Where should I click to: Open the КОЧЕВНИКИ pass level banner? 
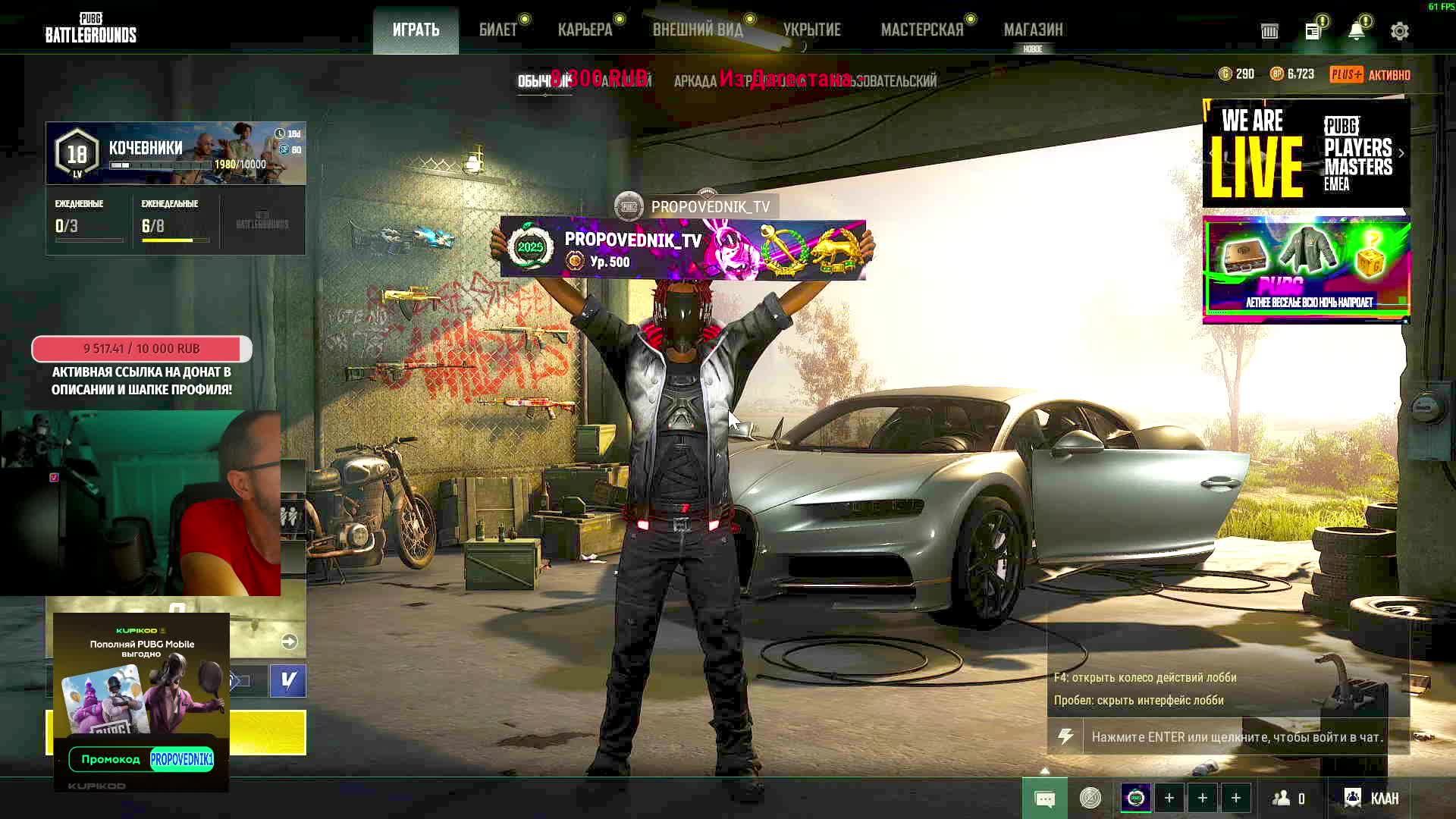coord(176,153)
